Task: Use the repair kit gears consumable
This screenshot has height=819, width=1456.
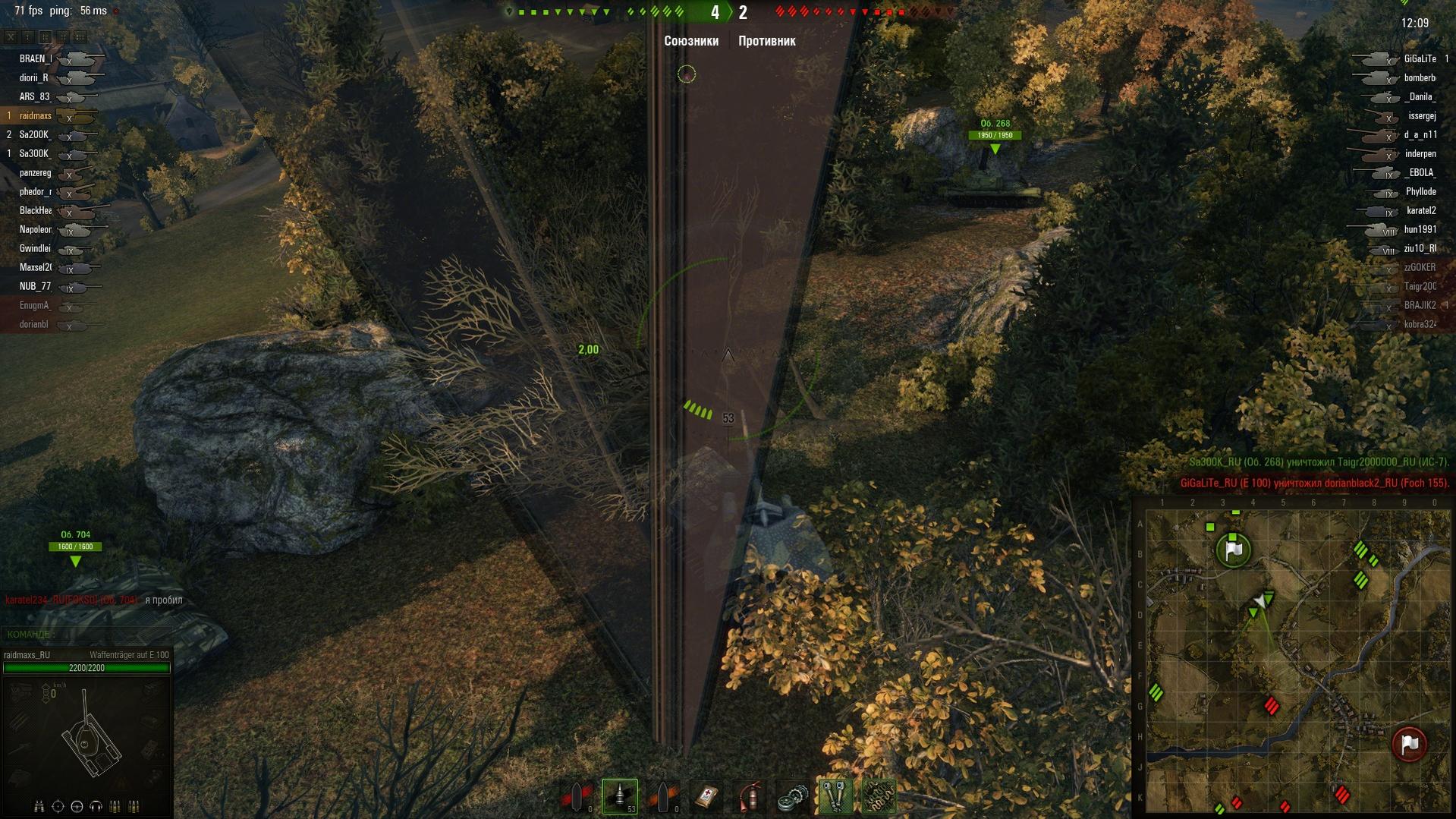Action: pyautogui.click(x=792, y=797)
